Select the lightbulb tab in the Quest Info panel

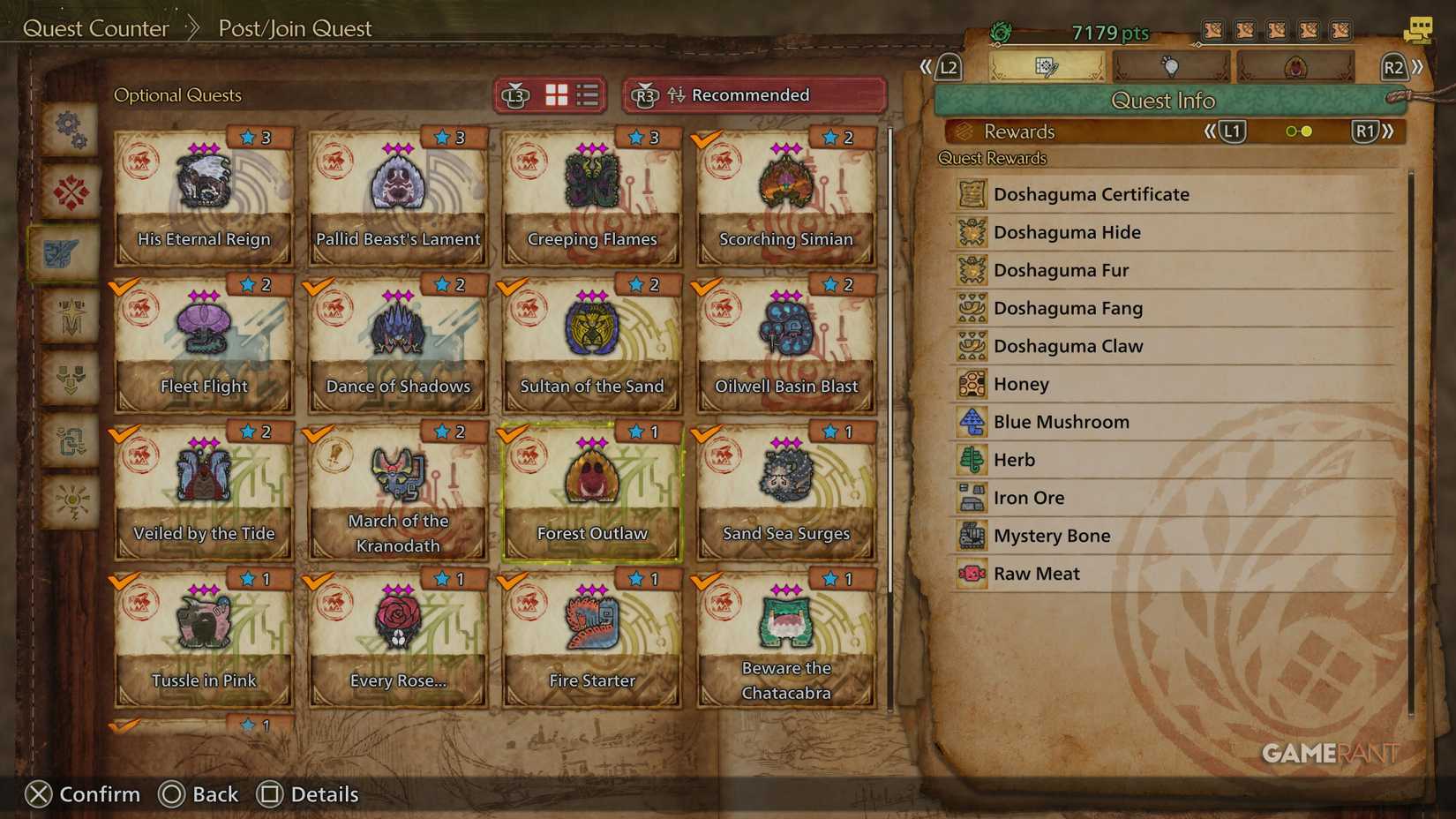pos(1170,66)
